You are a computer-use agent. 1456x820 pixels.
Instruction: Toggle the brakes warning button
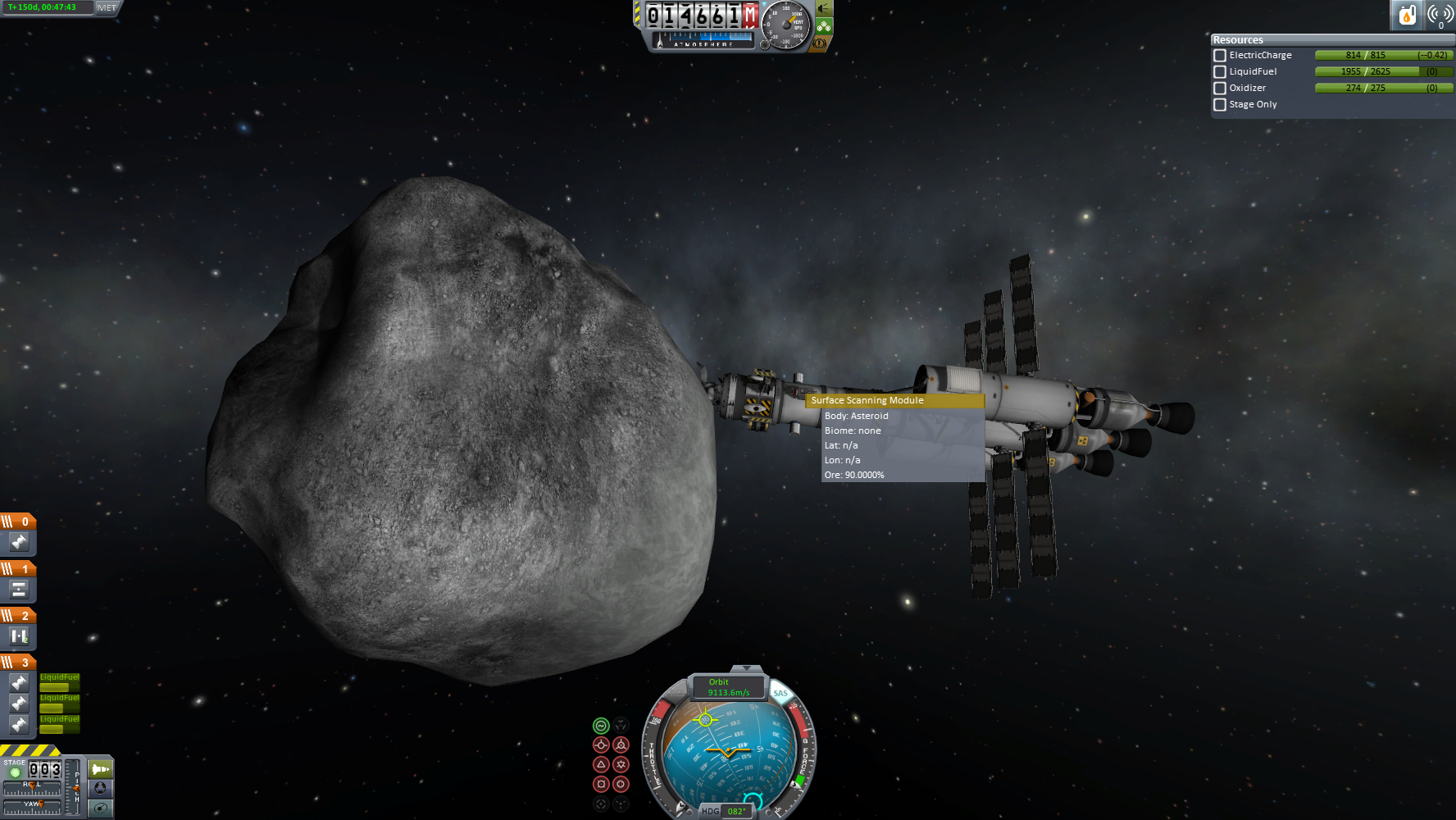pyautogui.click(x=819, y=43)
